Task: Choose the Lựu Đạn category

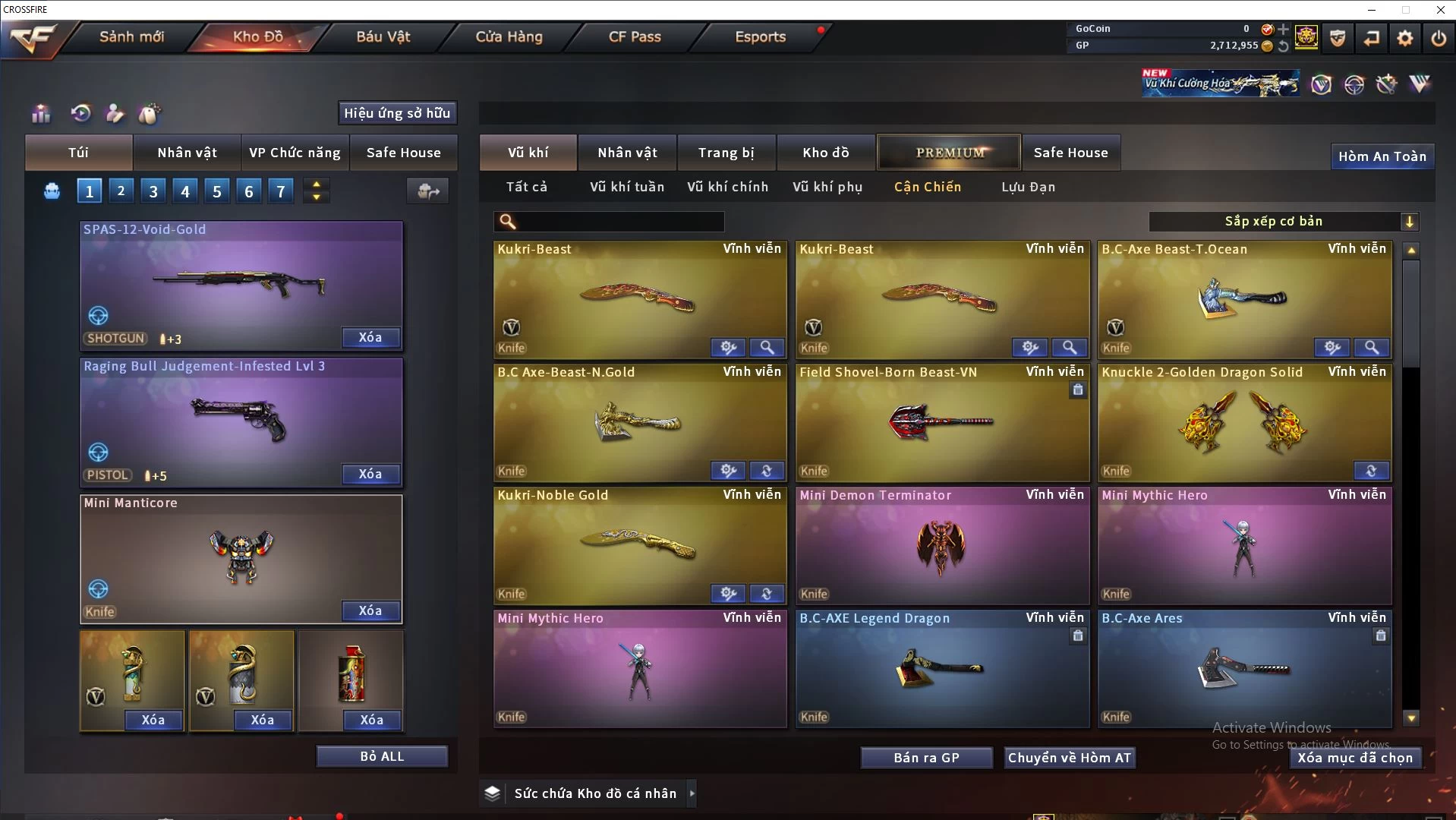Action: [1028, 187]
